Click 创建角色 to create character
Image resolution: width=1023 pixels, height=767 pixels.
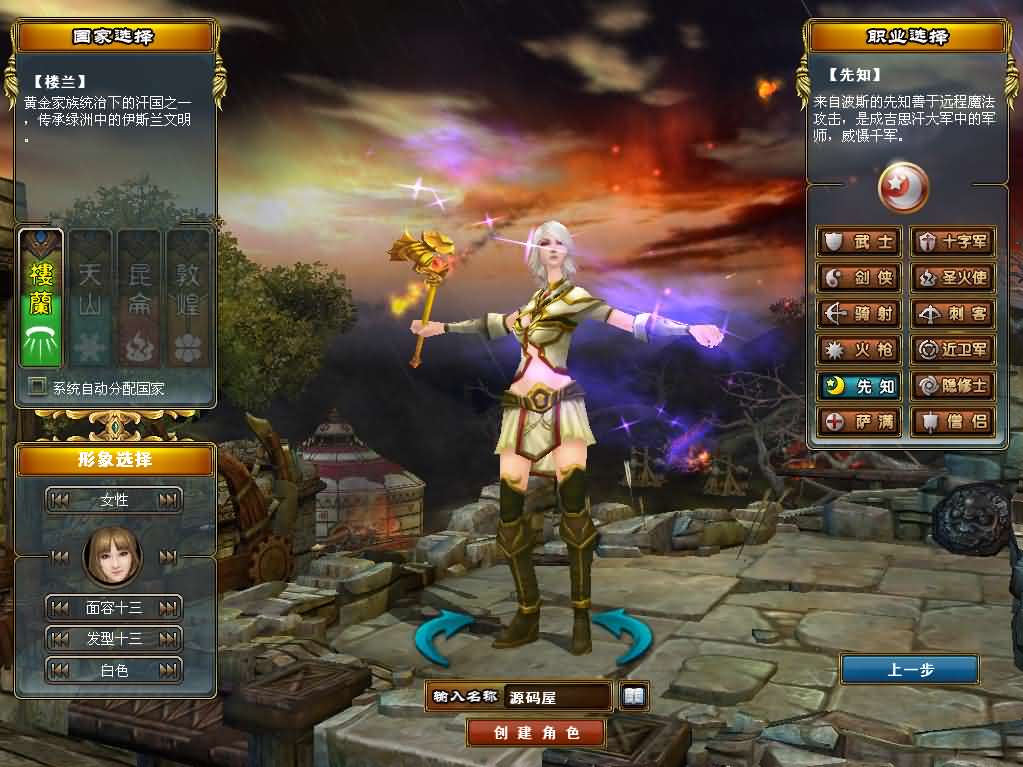point(536,733)
